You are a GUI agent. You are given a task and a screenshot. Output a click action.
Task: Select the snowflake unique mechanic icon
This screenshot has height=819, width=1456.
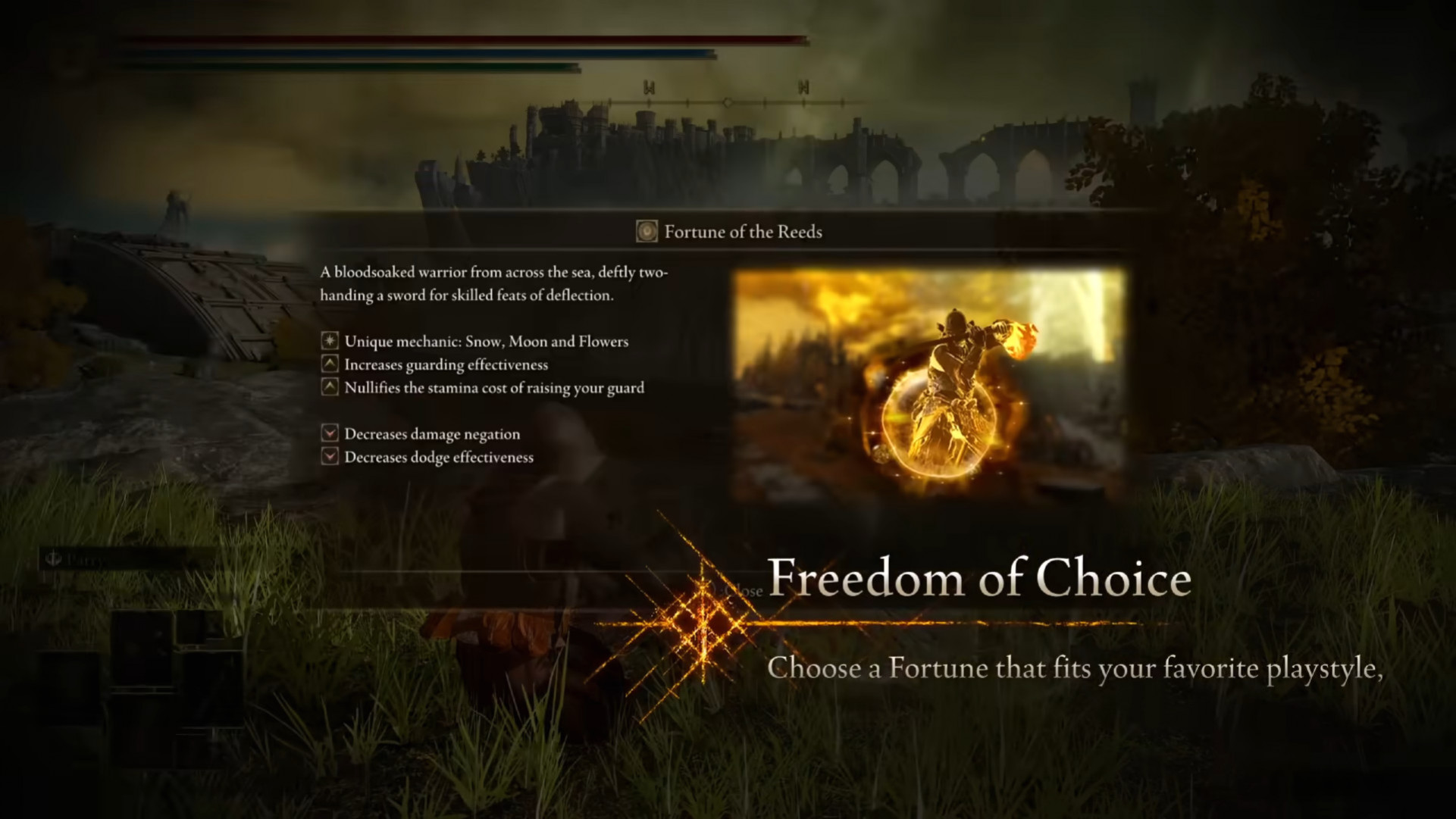[329, 342]
